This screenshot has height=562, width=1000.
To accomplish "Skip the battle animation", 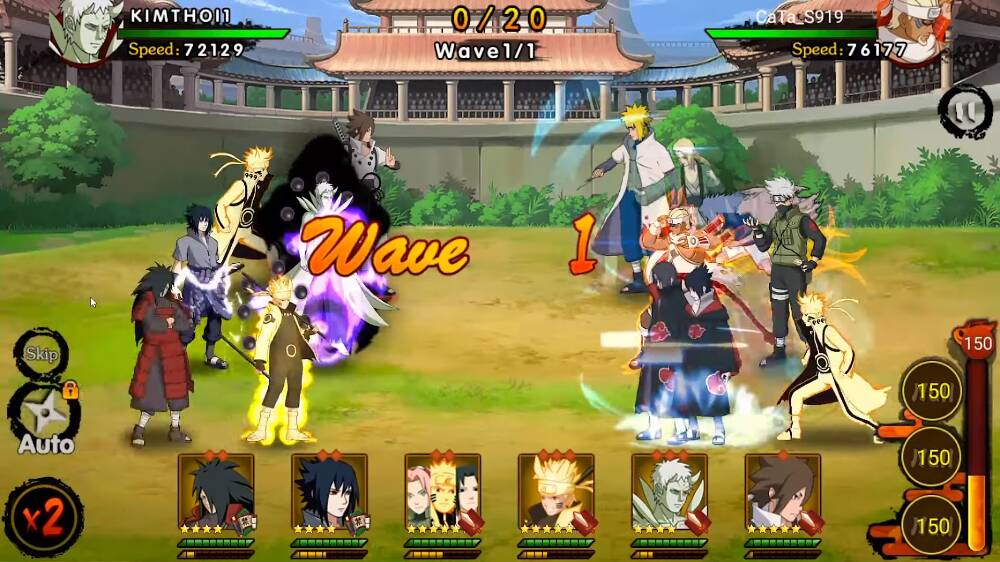I will click(41, 355).
